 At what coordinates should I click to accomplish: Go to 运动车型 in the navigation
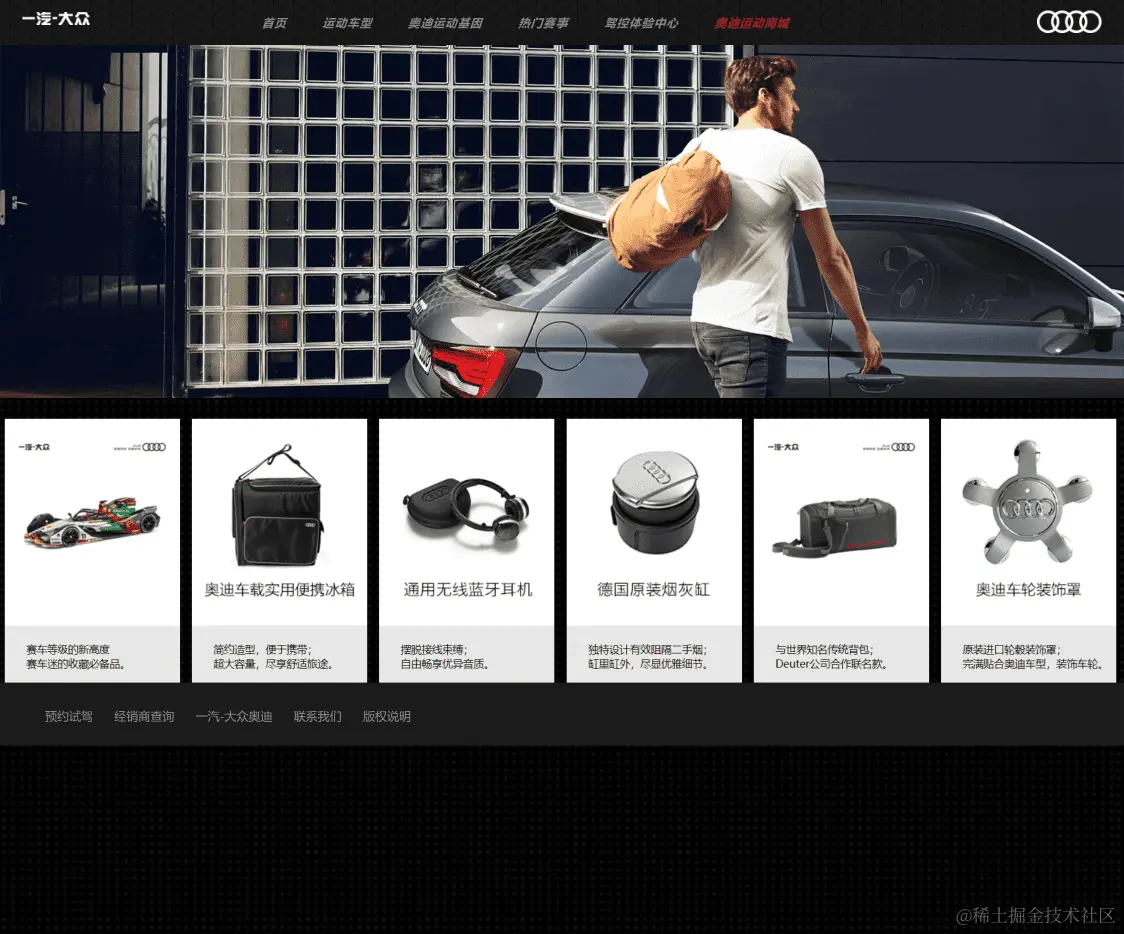pyautogui.click(x=347, y=23)
